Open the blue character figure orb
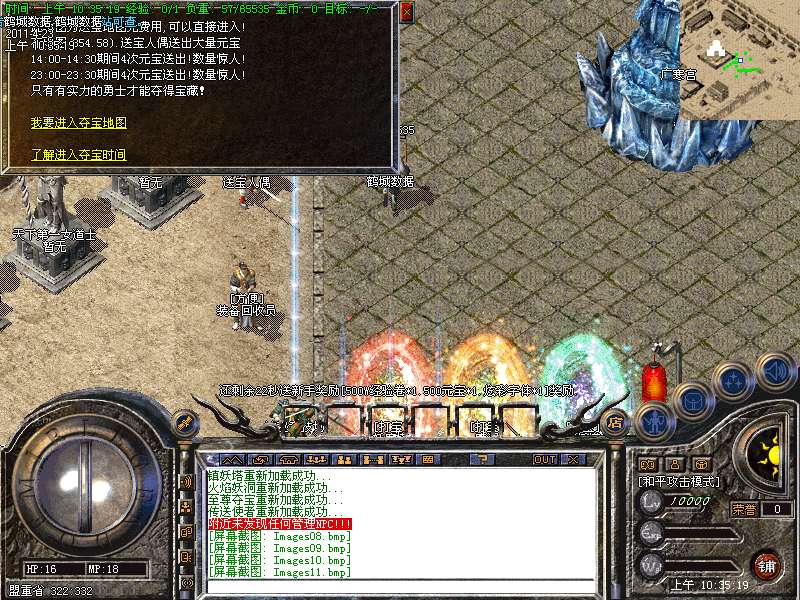The image size is (800, 600). tap(654, 421)
